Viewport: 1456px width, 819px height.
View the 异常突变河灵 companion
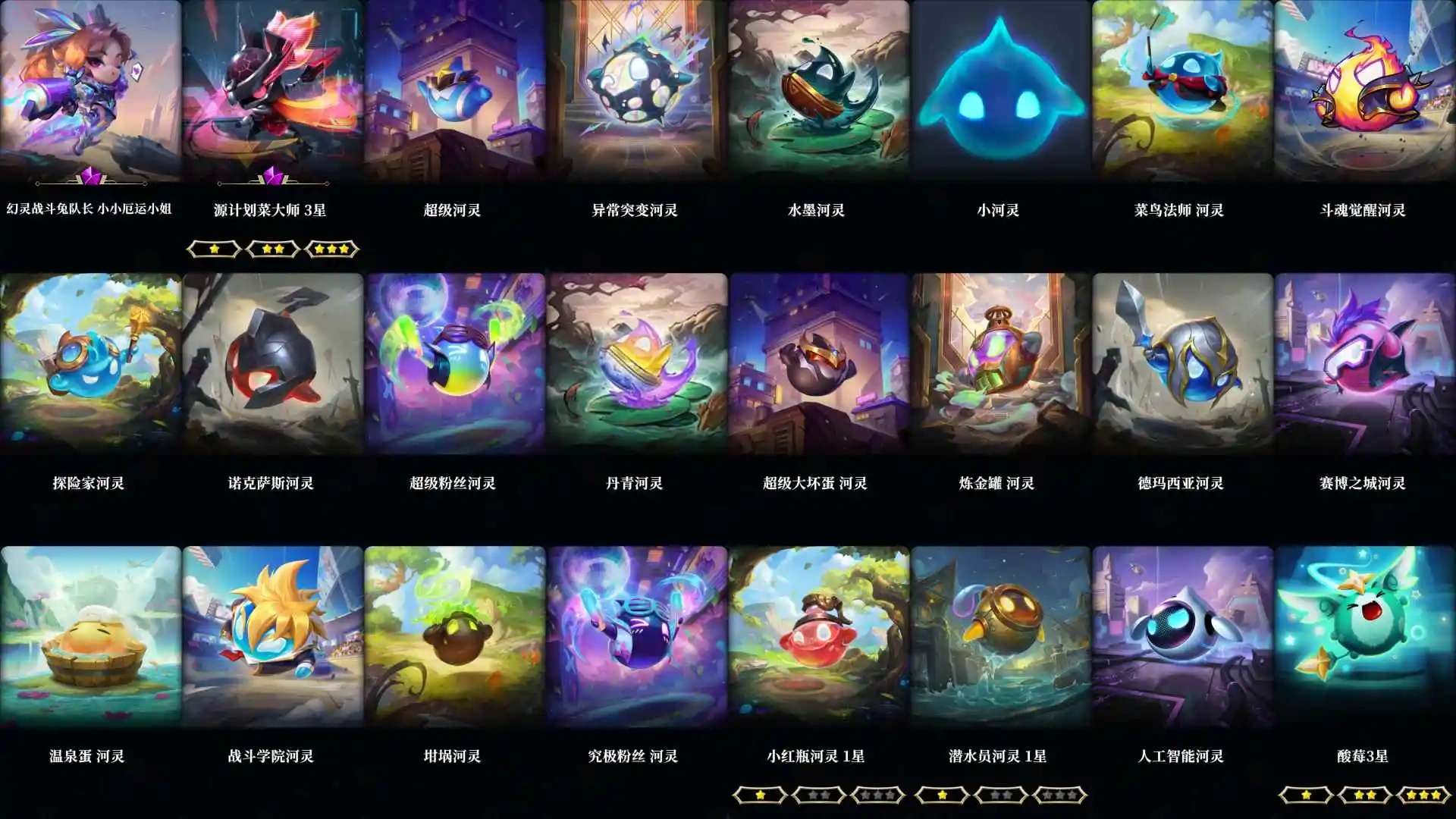point(633,91)
